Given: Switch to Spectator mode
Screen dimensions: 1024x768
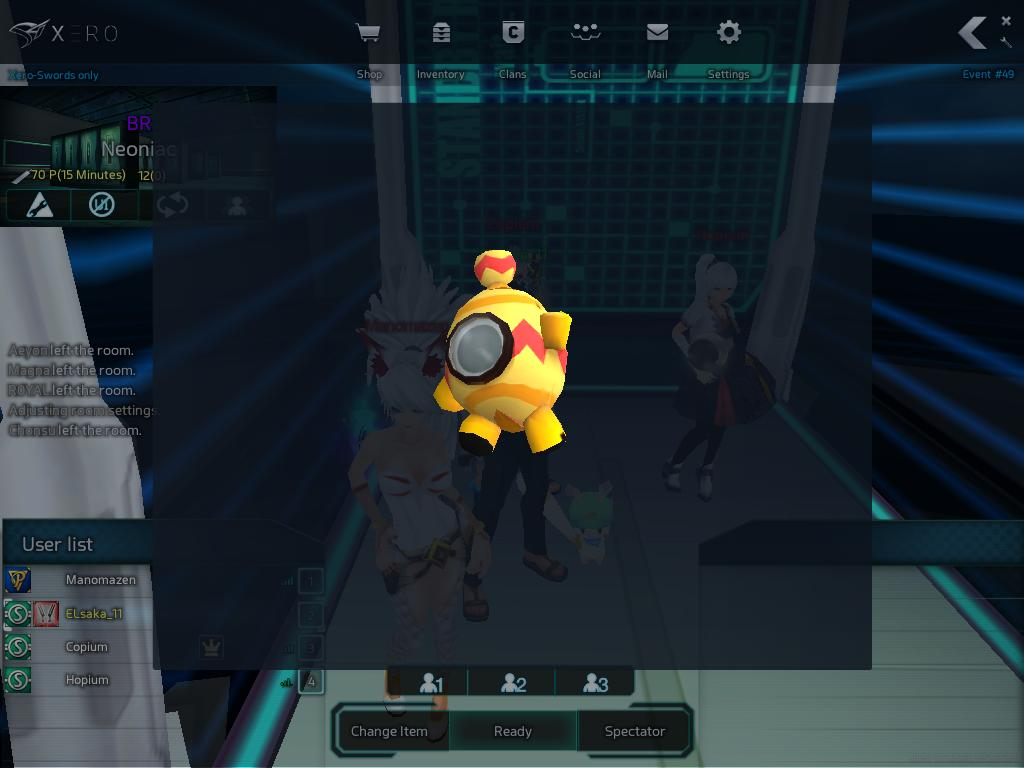Looking at the screenshot, I should click(x=635, y=731).
